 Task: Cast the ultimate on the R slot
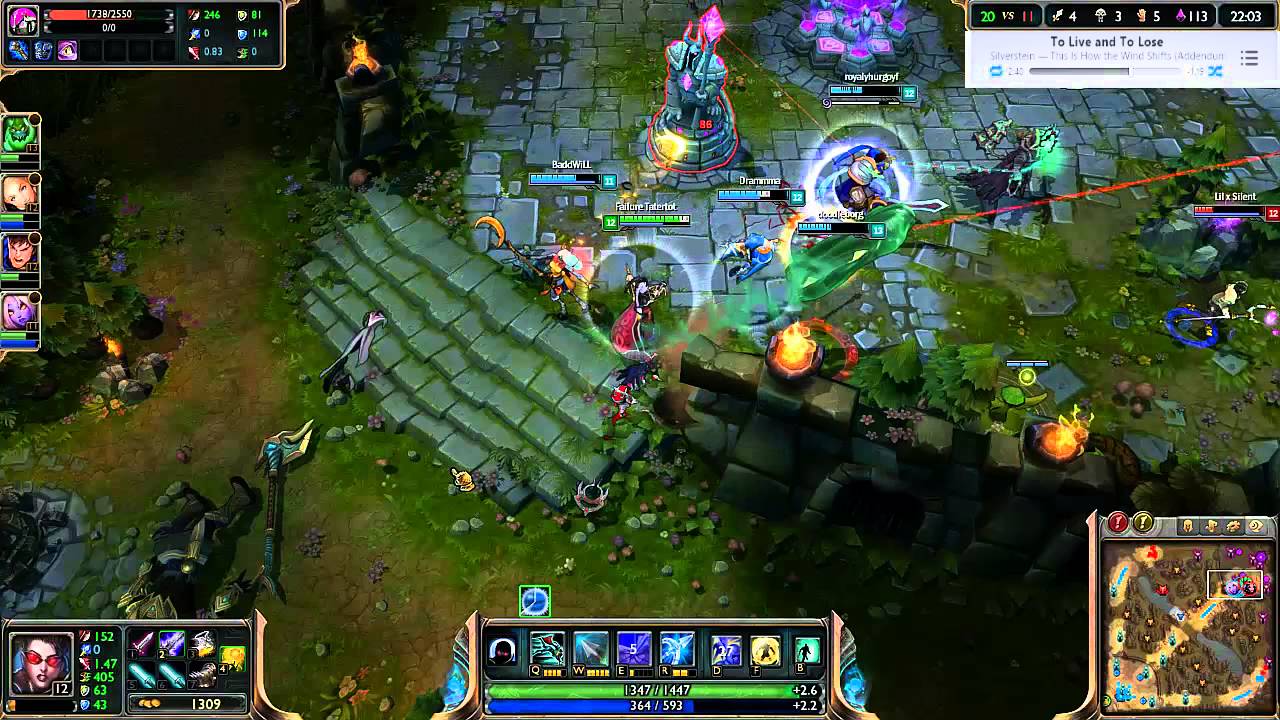coord(676,648)
